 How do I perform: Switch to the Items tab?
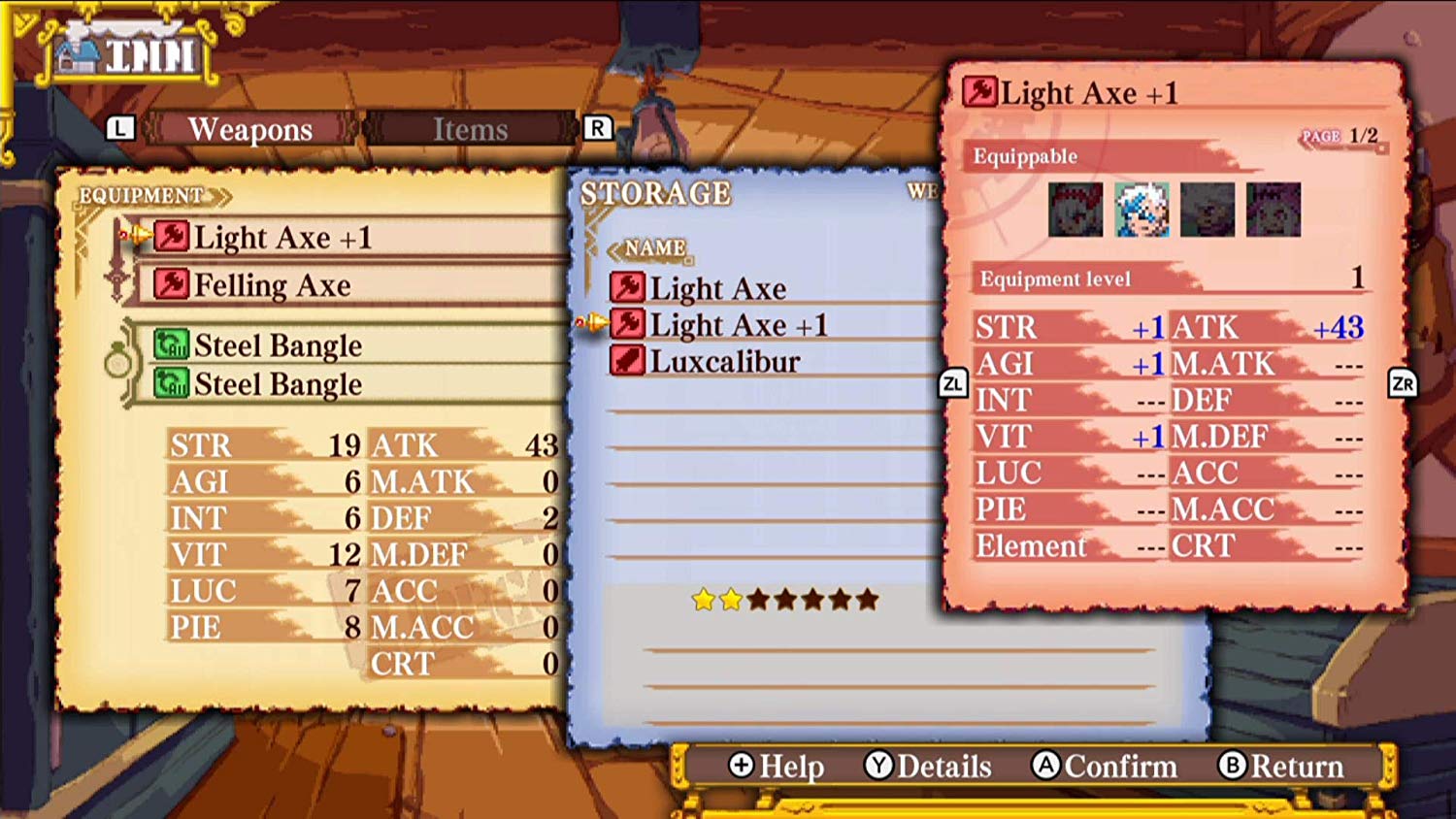pyautogui.click(x=472, y=128)
